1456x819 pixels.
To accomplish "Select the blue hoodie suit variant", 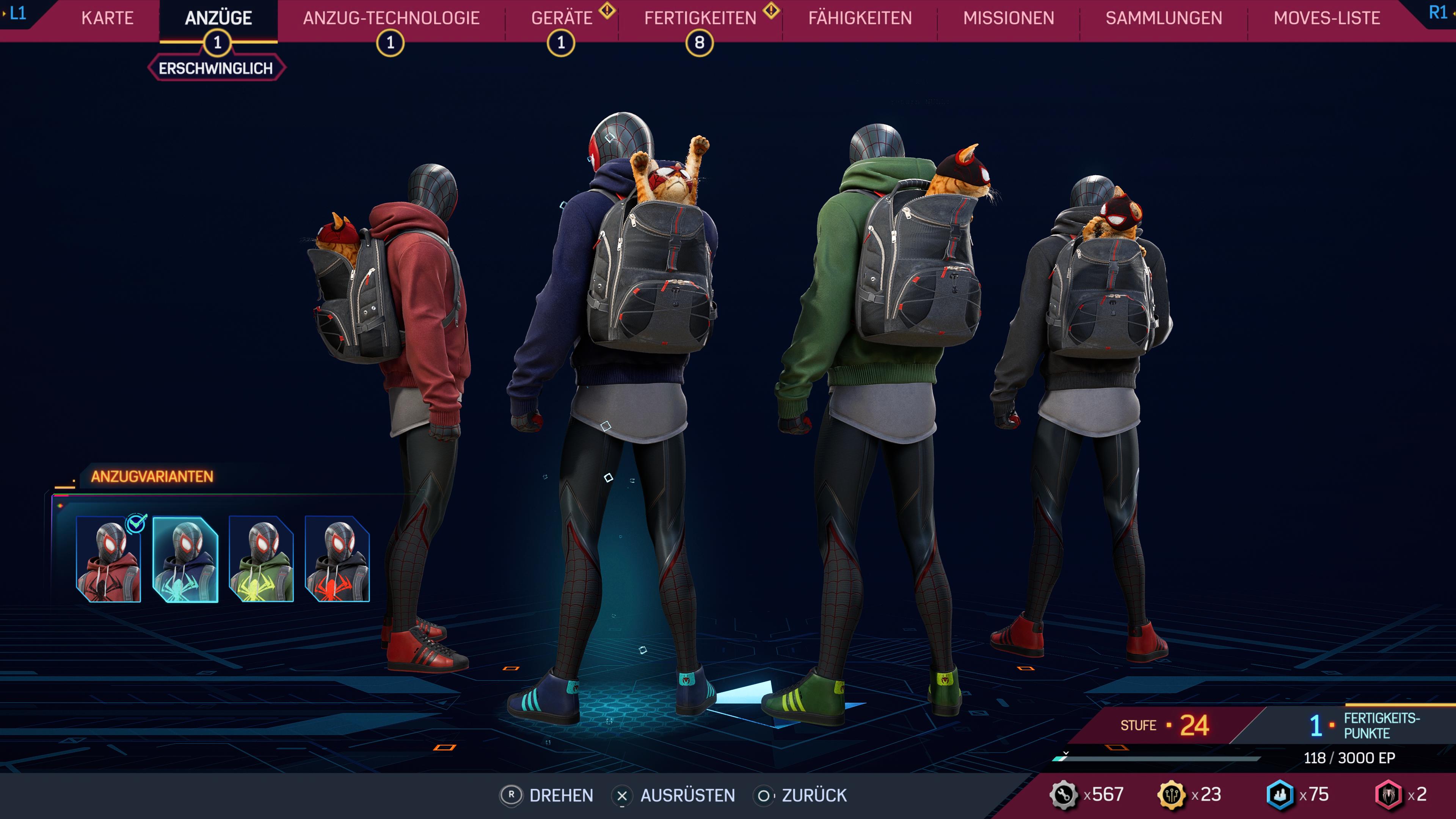I will pyautogui.click(x=185, y=559).
